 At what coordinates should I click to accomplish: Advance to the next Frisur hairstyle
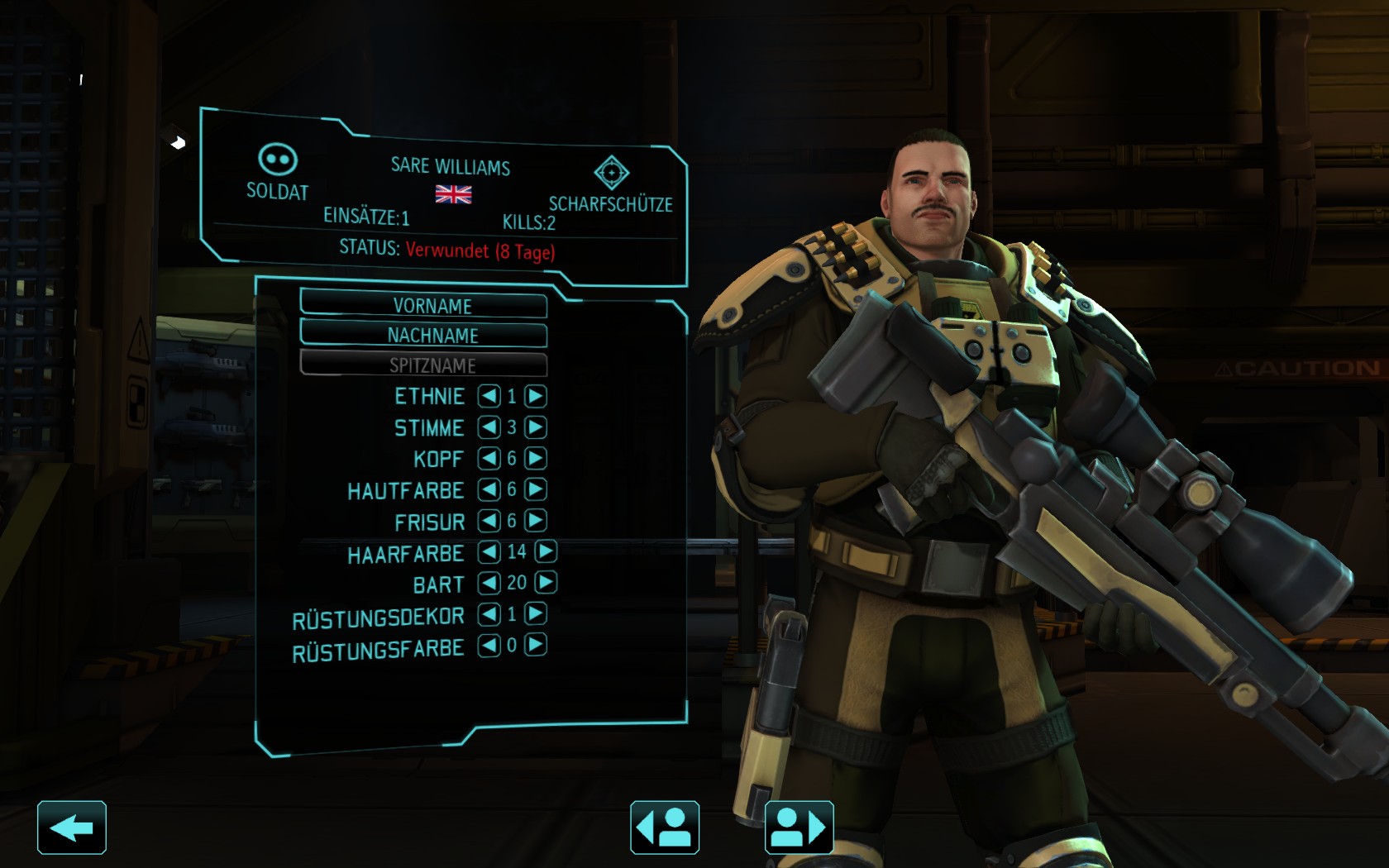point(536,520)
